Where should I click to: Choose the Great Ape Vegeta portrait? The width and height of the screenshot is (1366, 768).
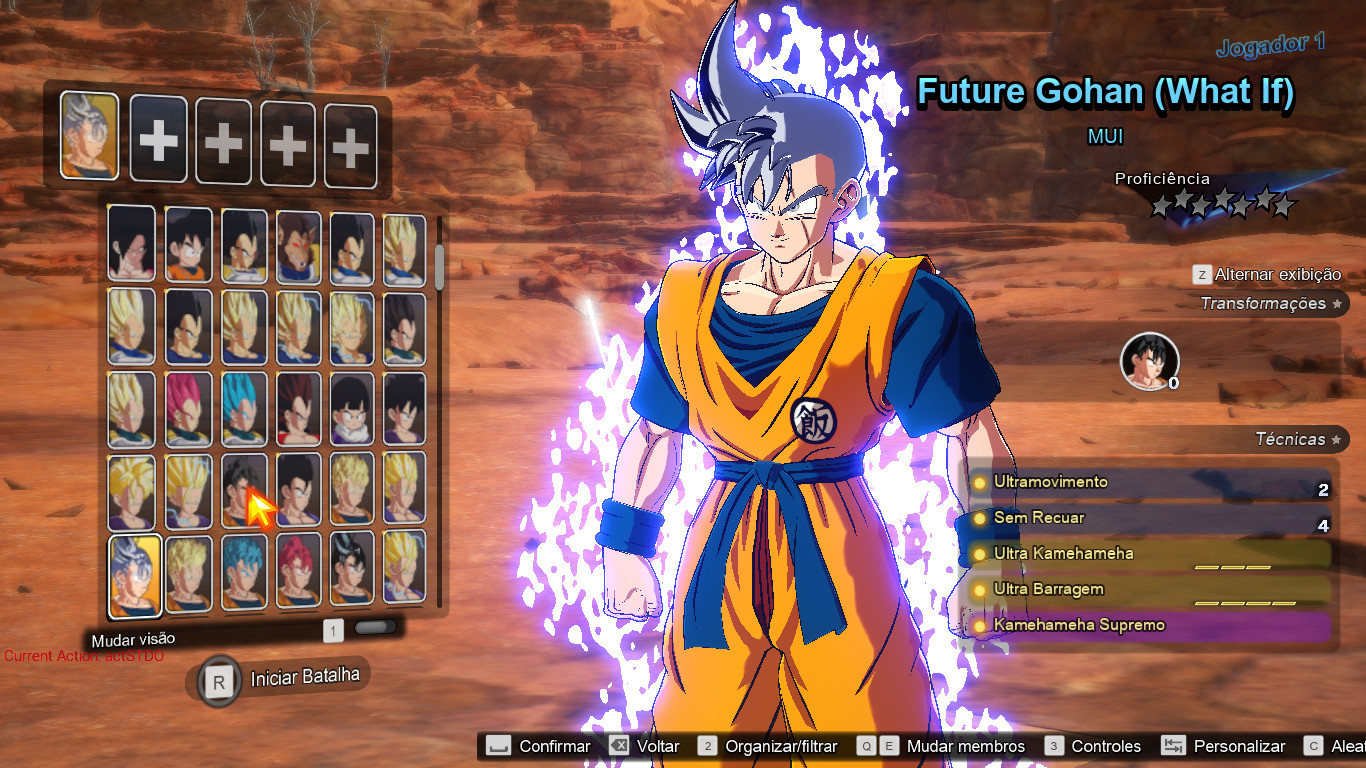[298, 246]
